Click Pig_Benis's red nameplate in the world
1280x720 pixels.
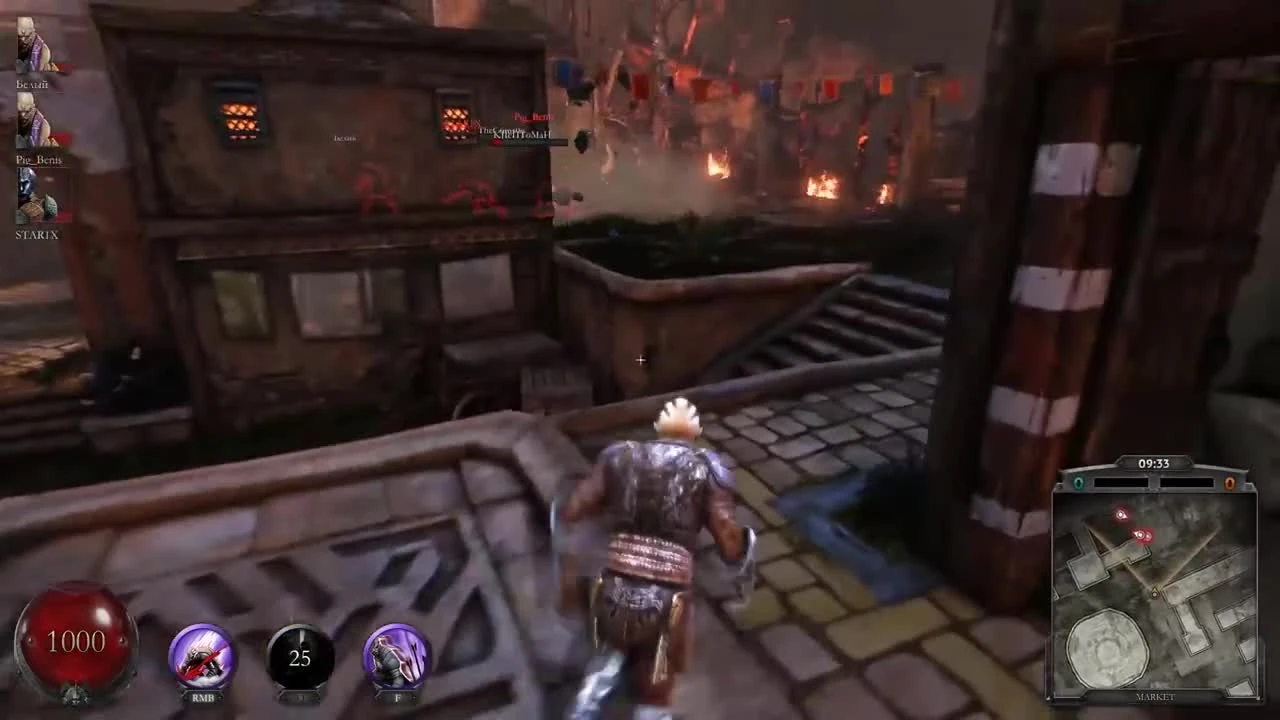pos(533,117)
